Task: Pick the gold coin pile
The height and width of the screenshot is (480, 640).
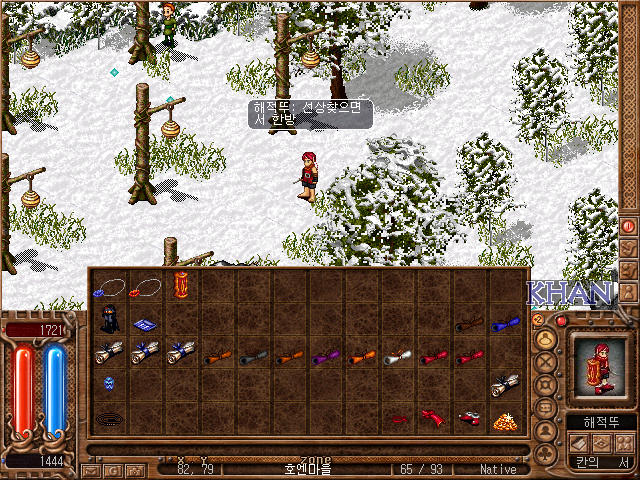Action: pyautogui.click(x=504, y=419)
